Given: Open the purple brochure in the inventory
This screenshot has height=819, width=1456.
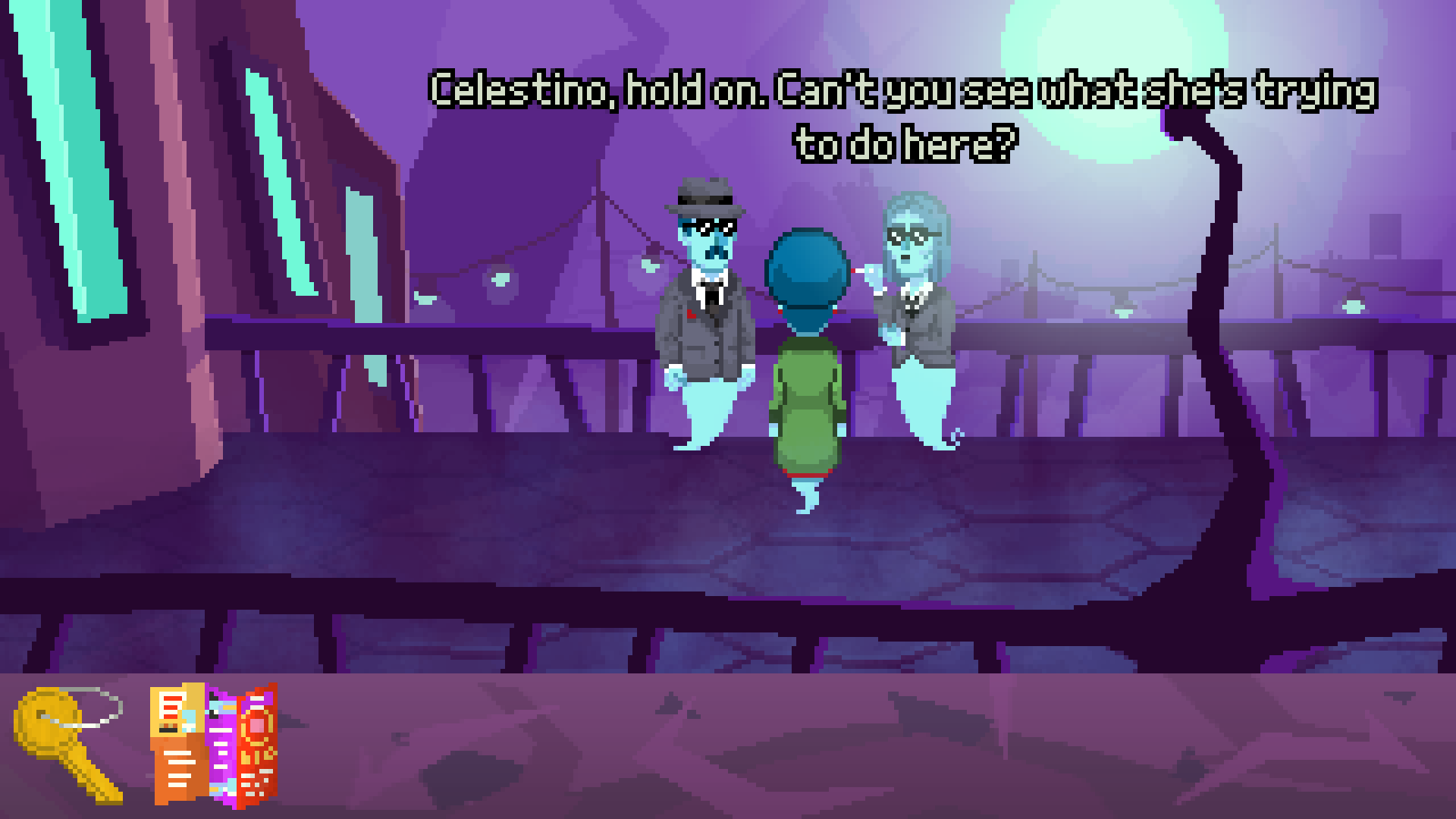Looking at the screenshot, I should [x=220, y=747].
